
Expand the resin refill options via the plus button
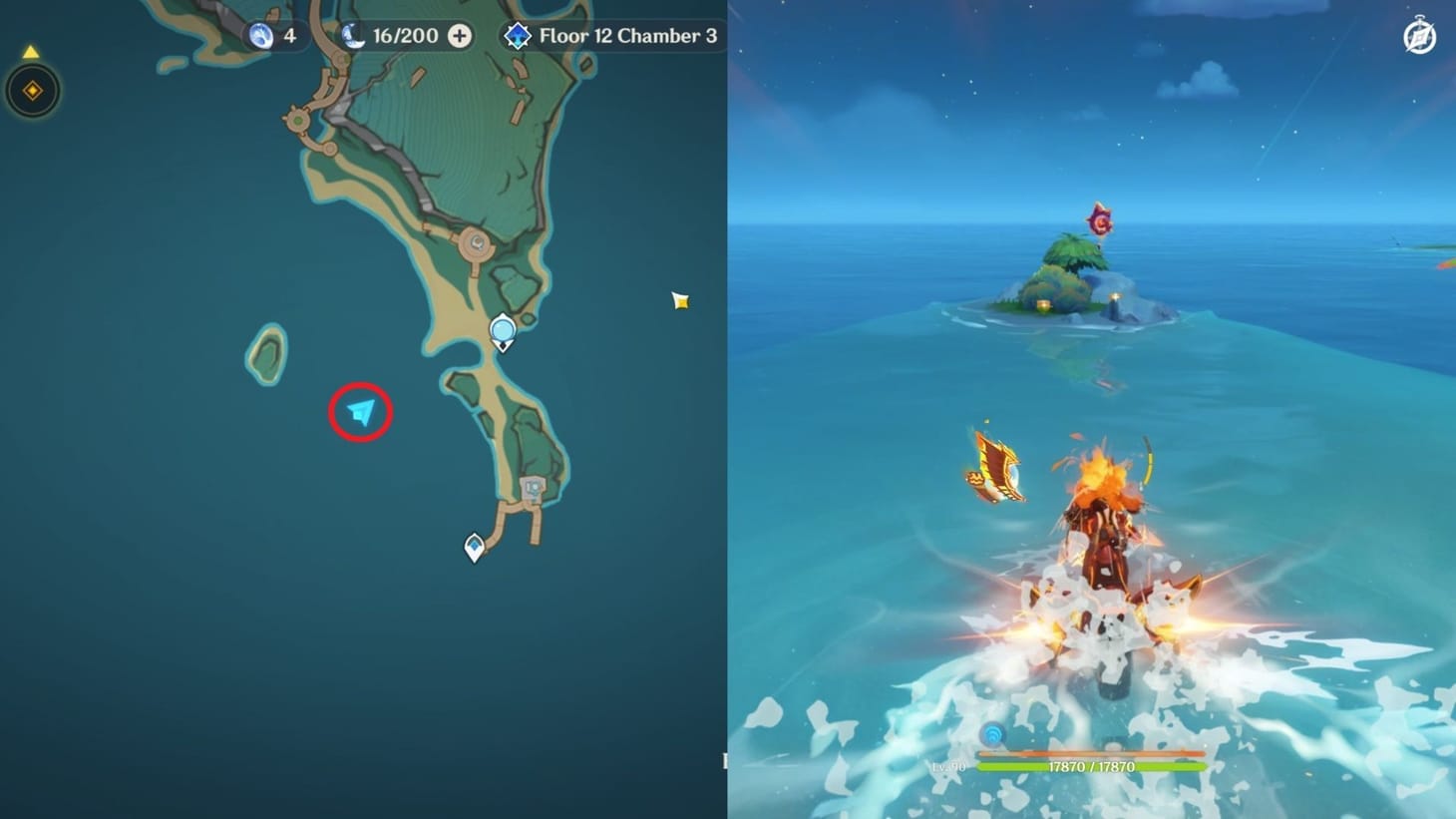point(459,35)
